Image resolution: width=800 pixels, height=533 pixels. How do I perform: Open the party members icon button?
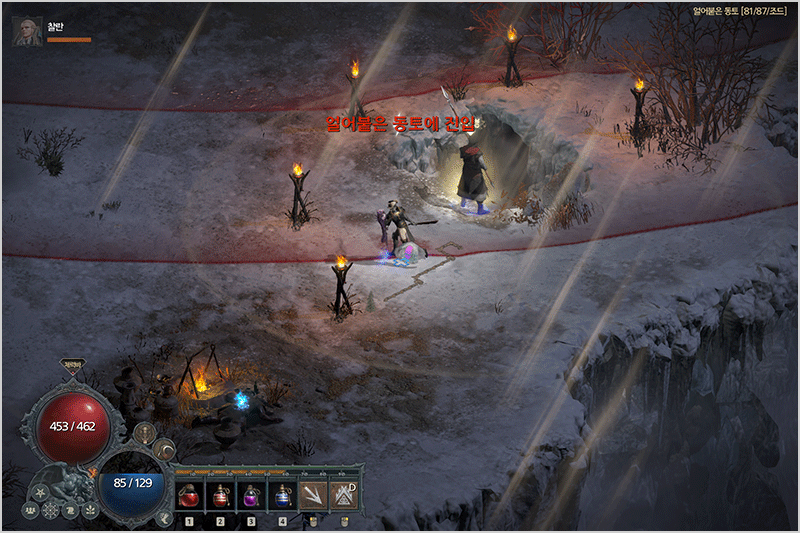tap(27, 509)
